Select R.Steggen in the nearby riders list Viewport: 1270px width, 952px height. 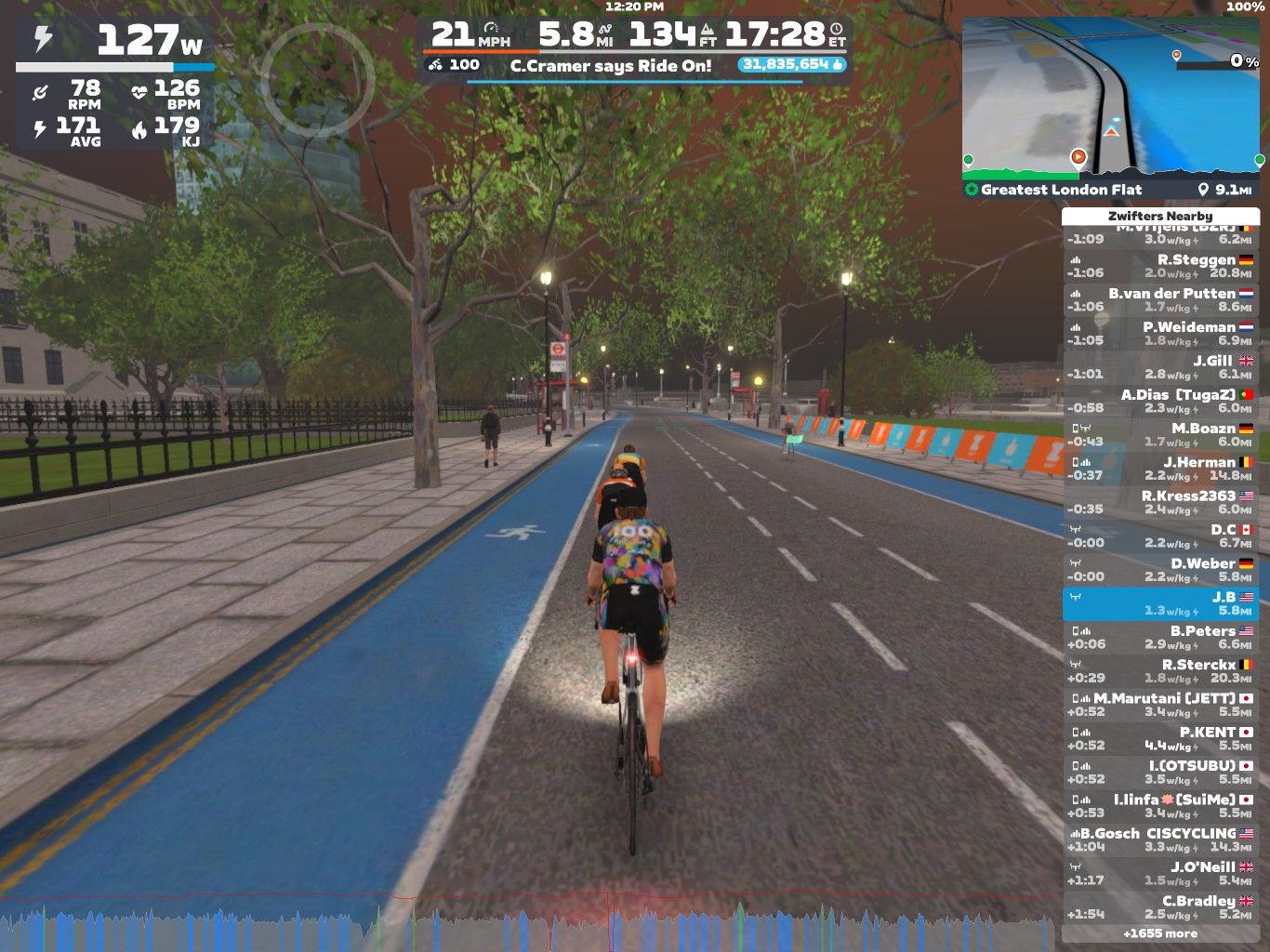pyautogui.click(x=1160, y=267)
